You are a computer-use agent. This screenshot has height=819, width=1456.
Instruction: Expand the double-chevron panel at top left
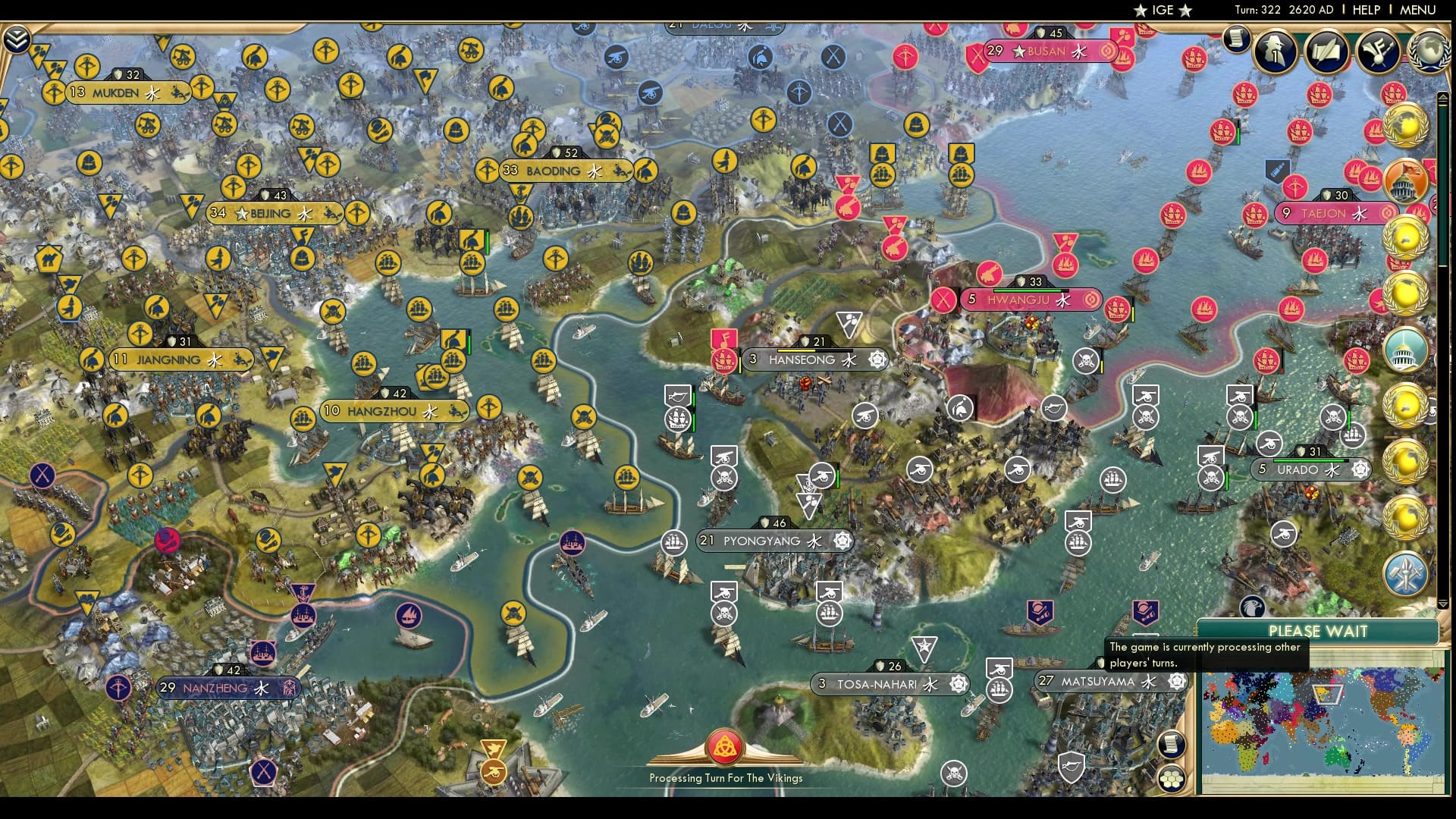tap(16, 36)
